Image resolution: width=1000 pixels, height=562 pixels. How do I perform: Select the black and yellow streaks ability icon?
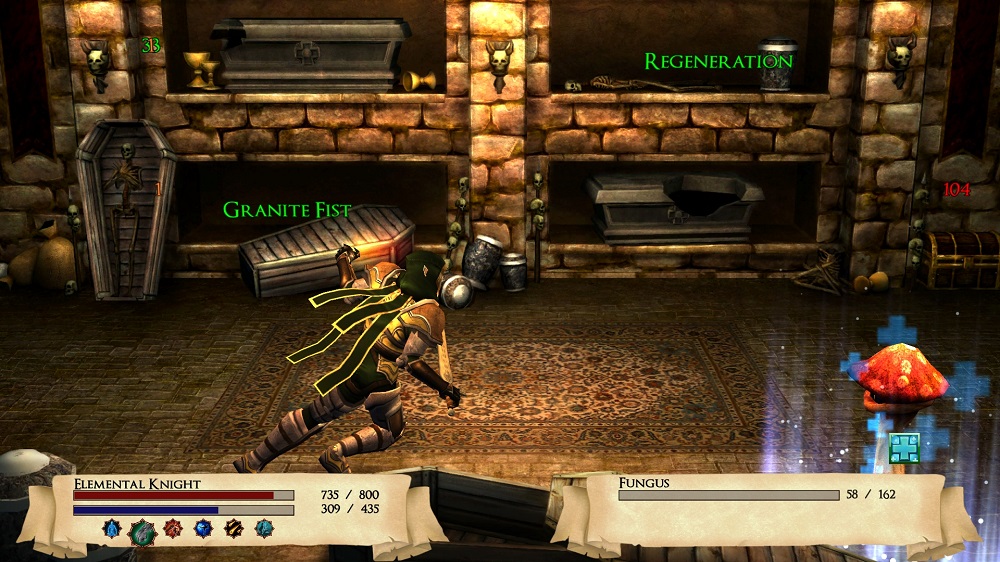point(234,529)
